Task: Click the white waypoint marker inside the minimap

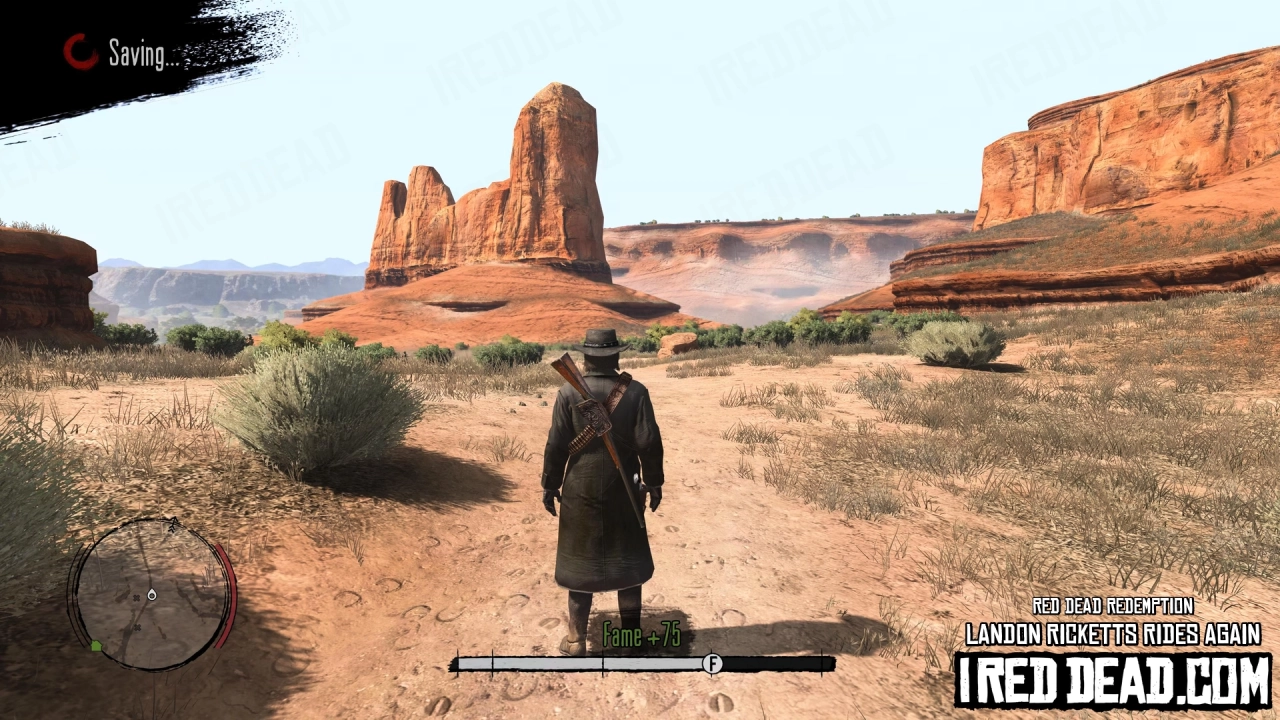Action: (x=152, y=595)
